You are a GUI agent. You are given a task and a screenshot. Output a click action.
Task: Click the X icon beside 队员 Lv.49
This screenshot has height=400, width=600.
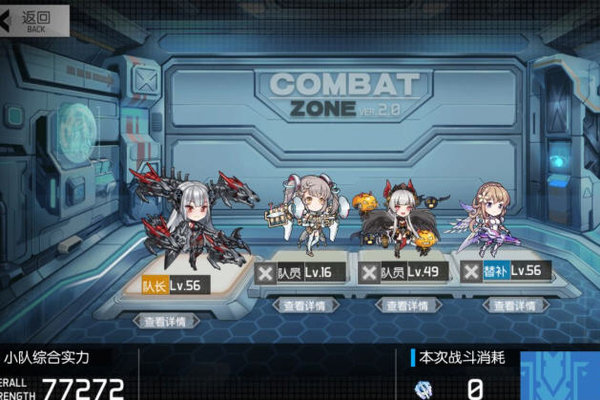(x=367, y=272)
